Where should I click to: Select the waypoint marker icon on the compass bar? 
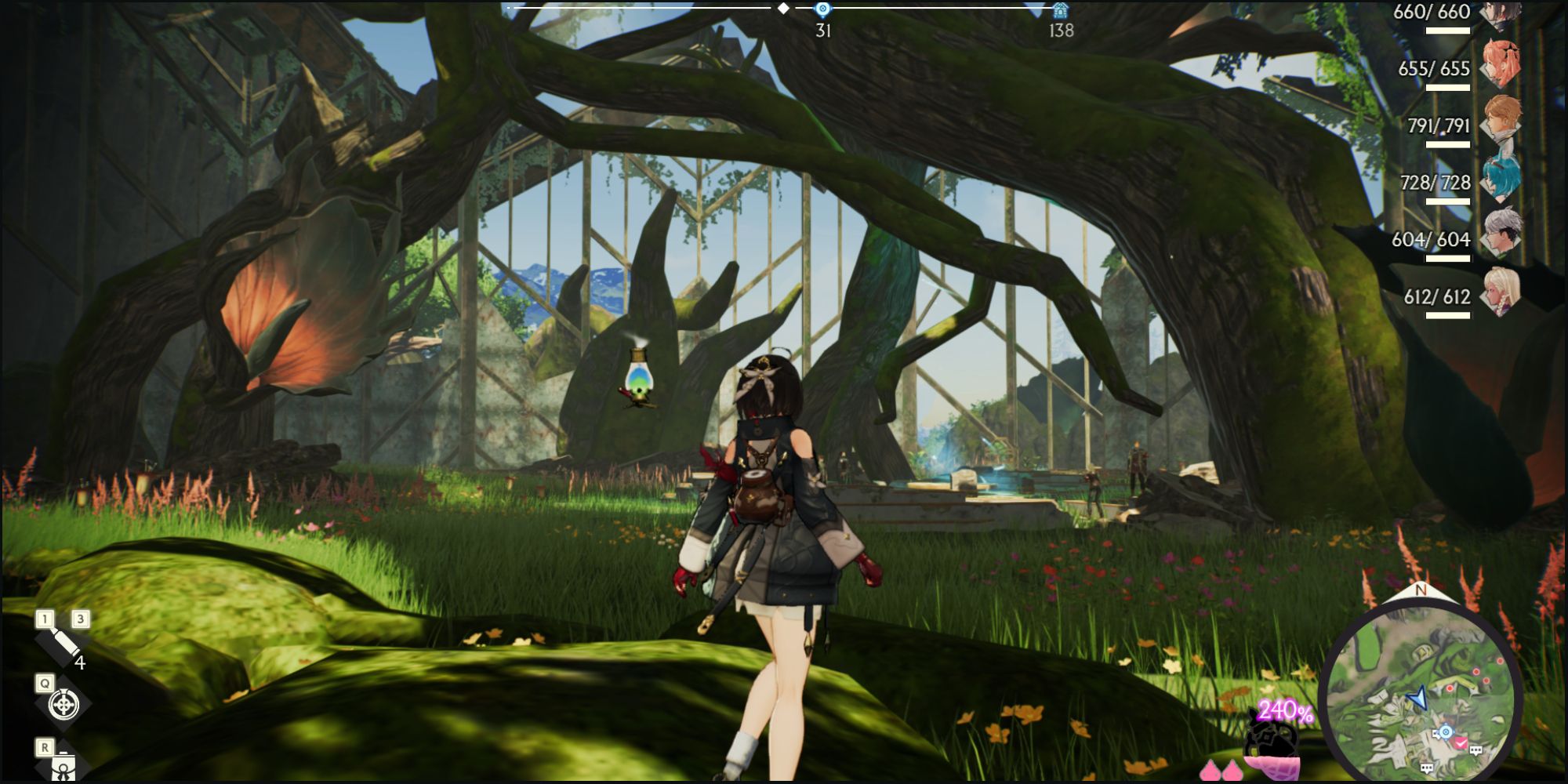click(822, 9)
